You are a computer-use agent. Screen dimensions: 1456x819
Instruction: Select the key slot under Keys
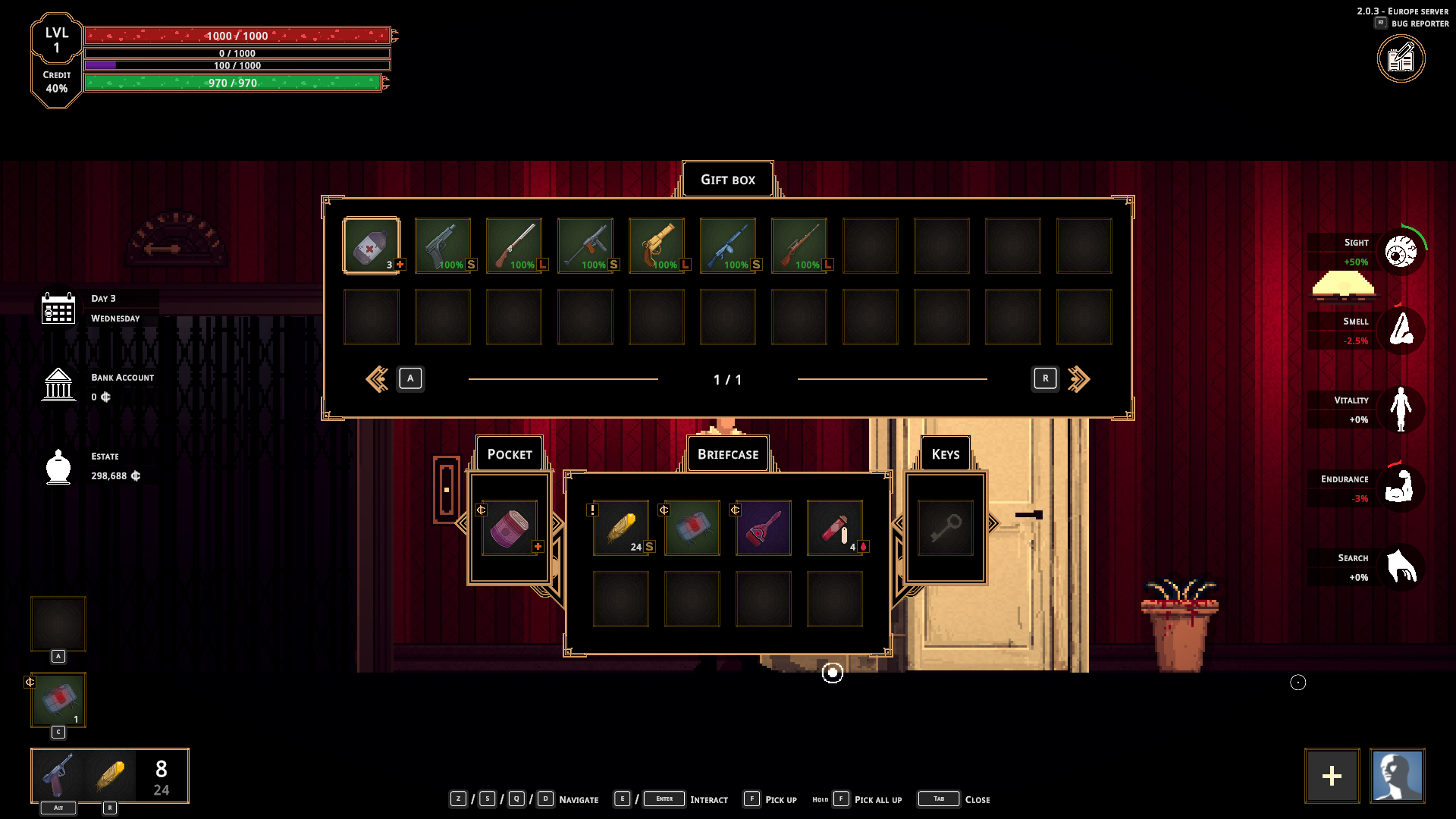(946, 528)
